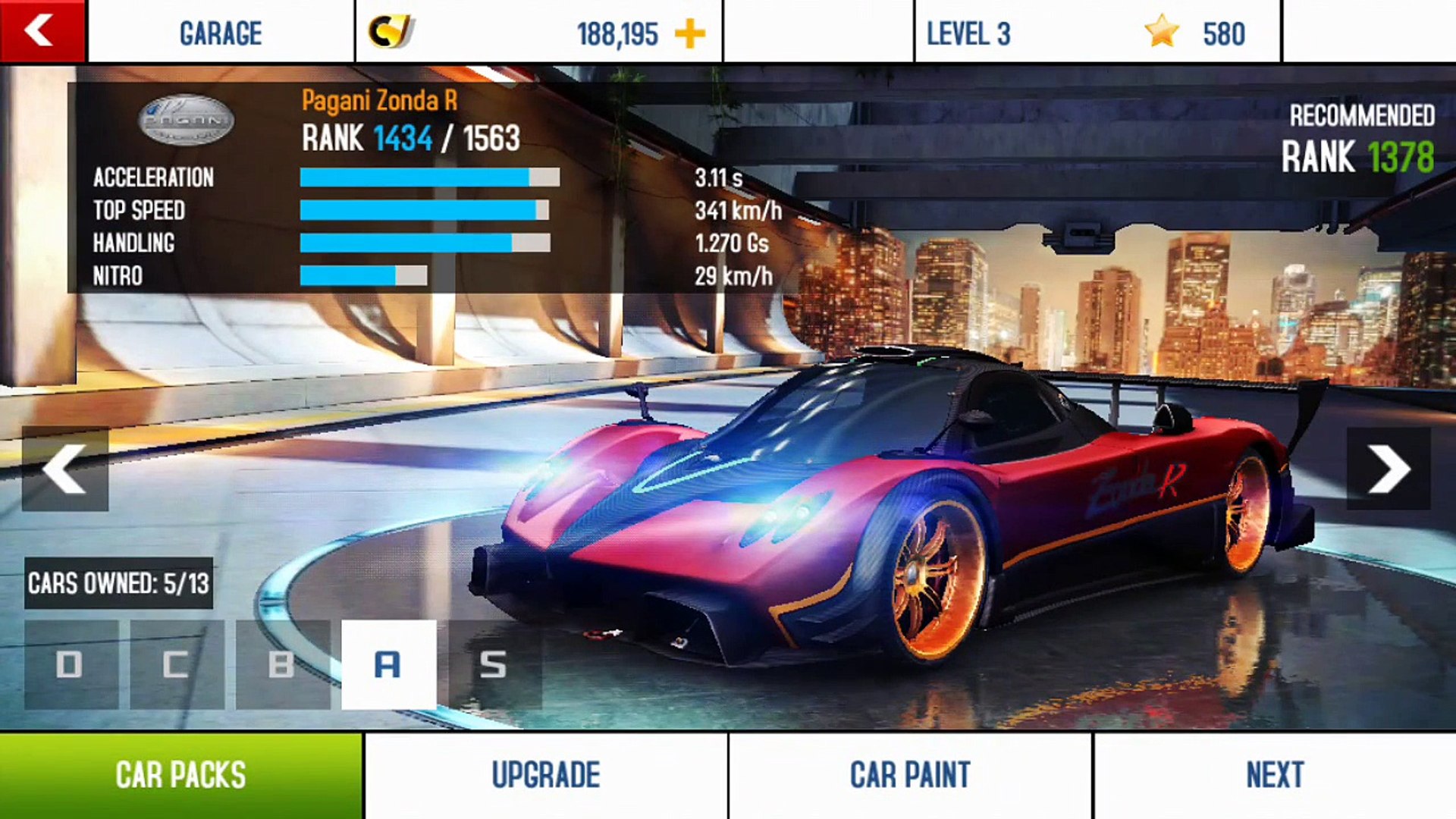Open the Upgrade menu
The image size is (1456, 819).
pos(546,775)
